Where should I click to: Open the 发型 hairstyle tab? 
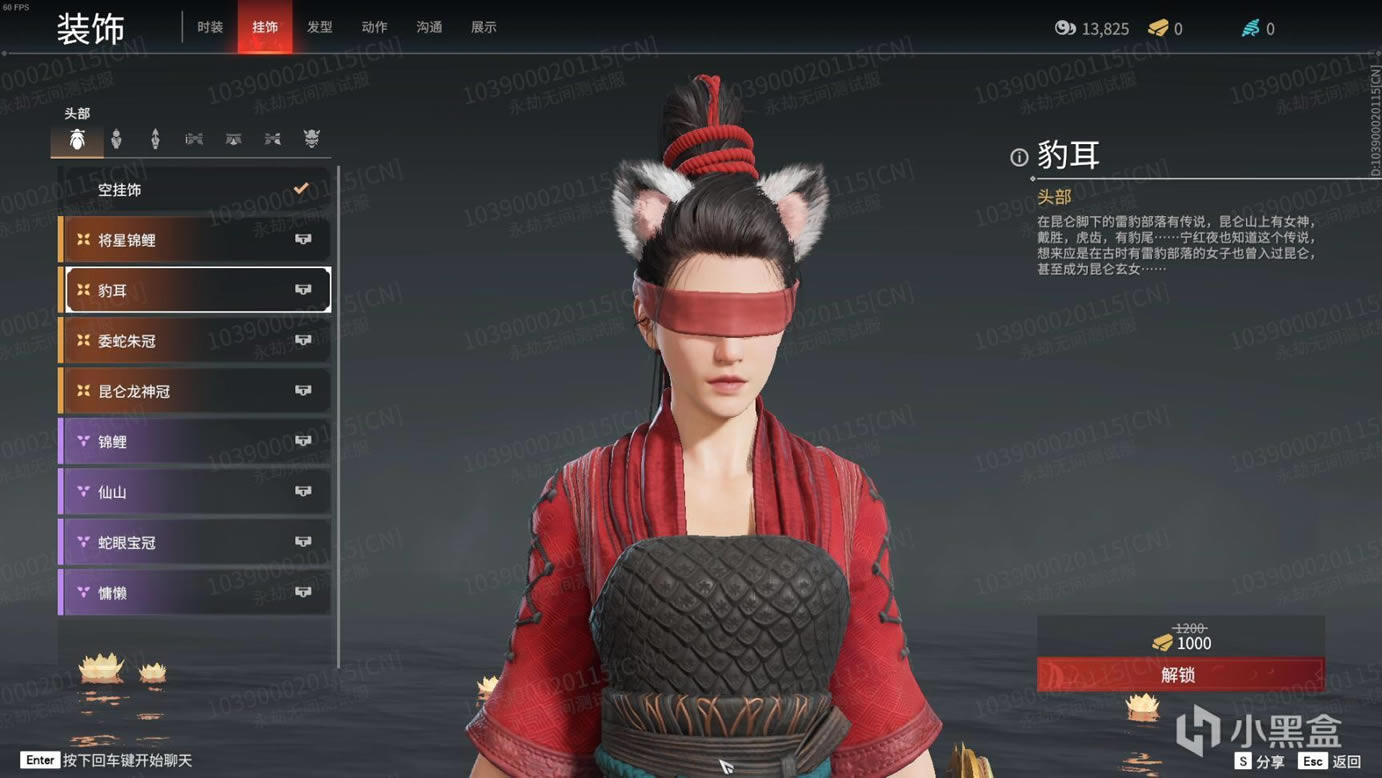pyautogui.click(x=320, y=27)
